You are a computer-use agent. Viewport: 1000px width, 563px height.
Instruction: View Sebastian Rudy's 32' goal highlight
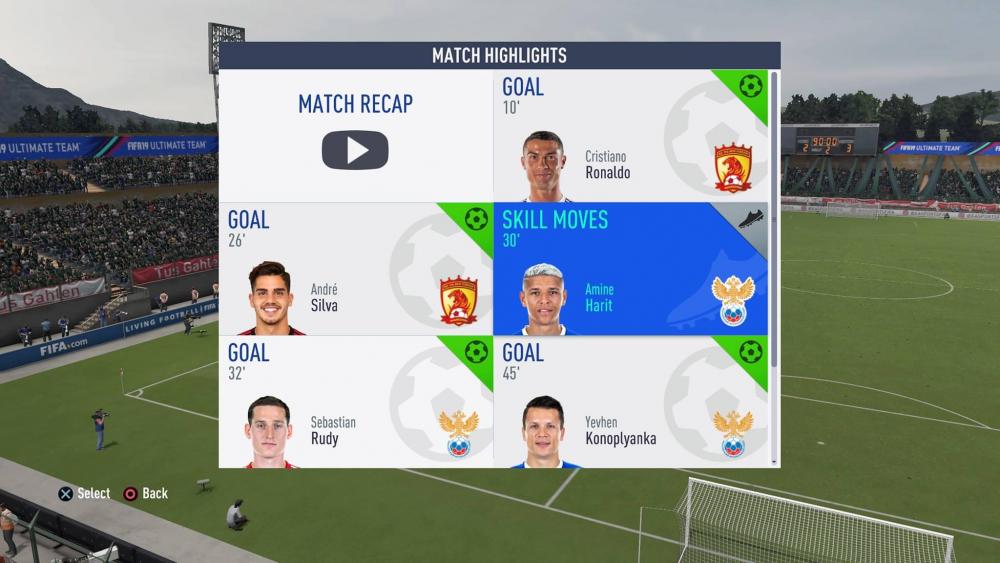pyautogui.click(x=355, y=402)
